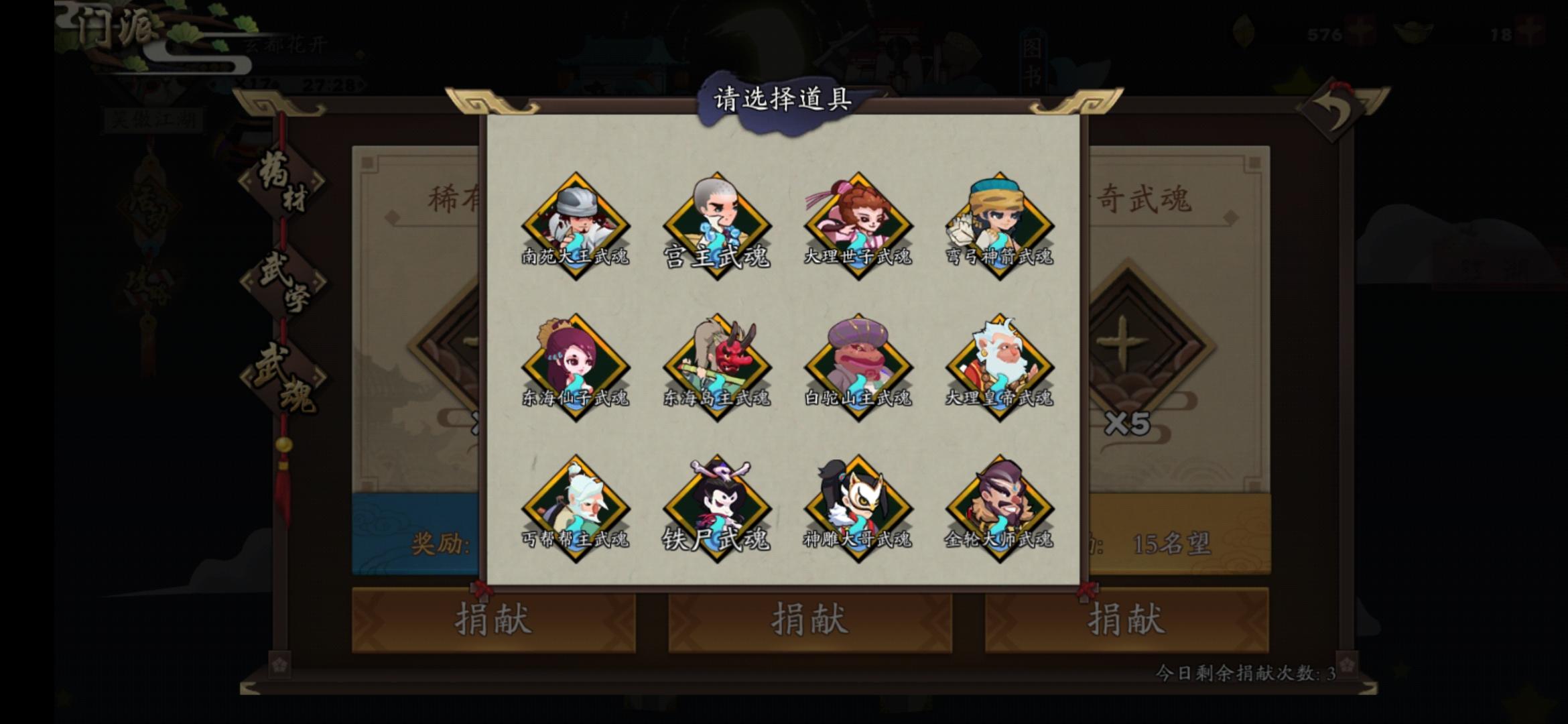Choose the 神雕大哥武魂 icon
This screenshot has height=724, width=1568.
858,508
